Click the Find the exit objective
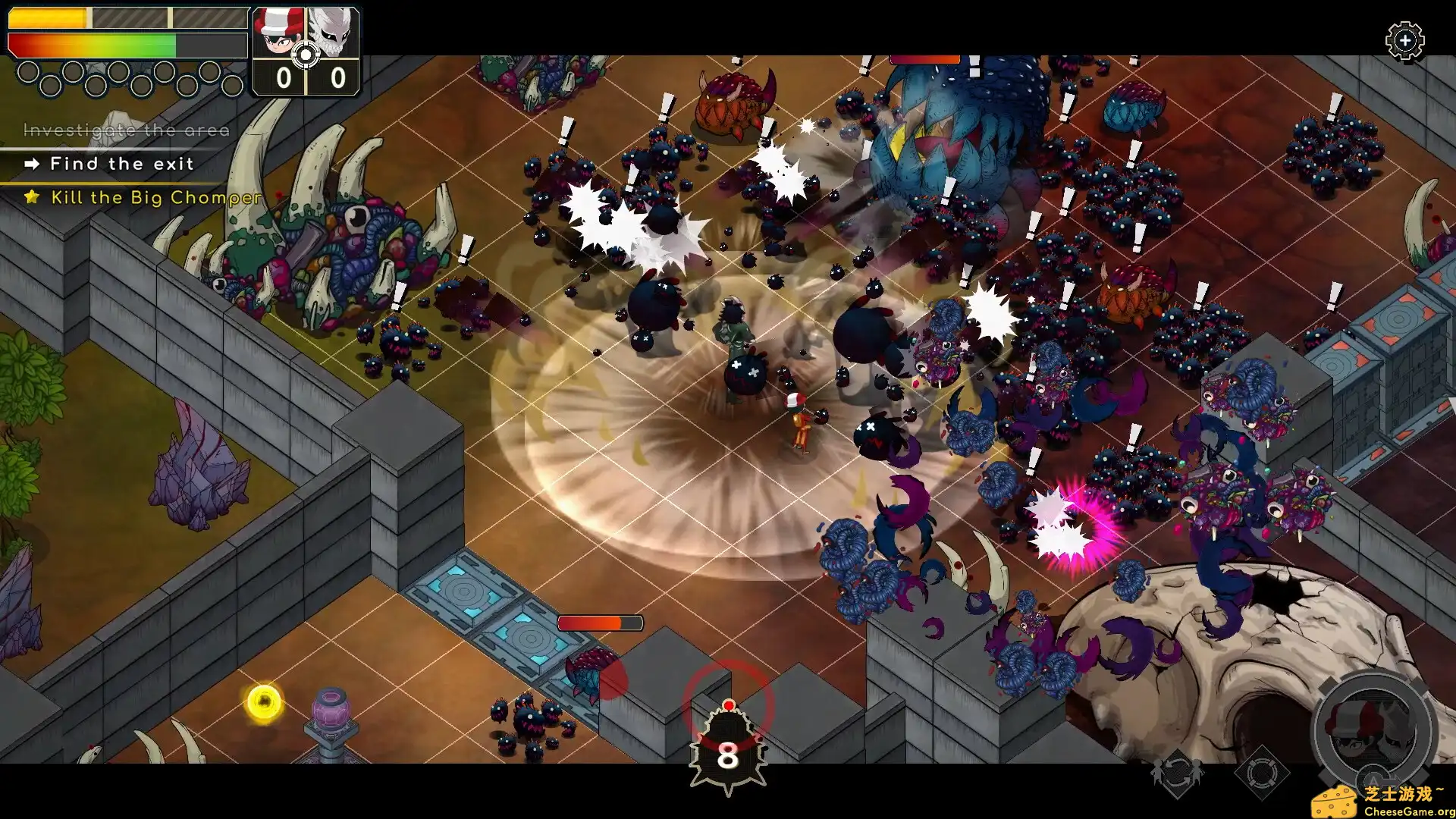The width and height of the screenshot is (1456, 819). [x=121, y=164]
